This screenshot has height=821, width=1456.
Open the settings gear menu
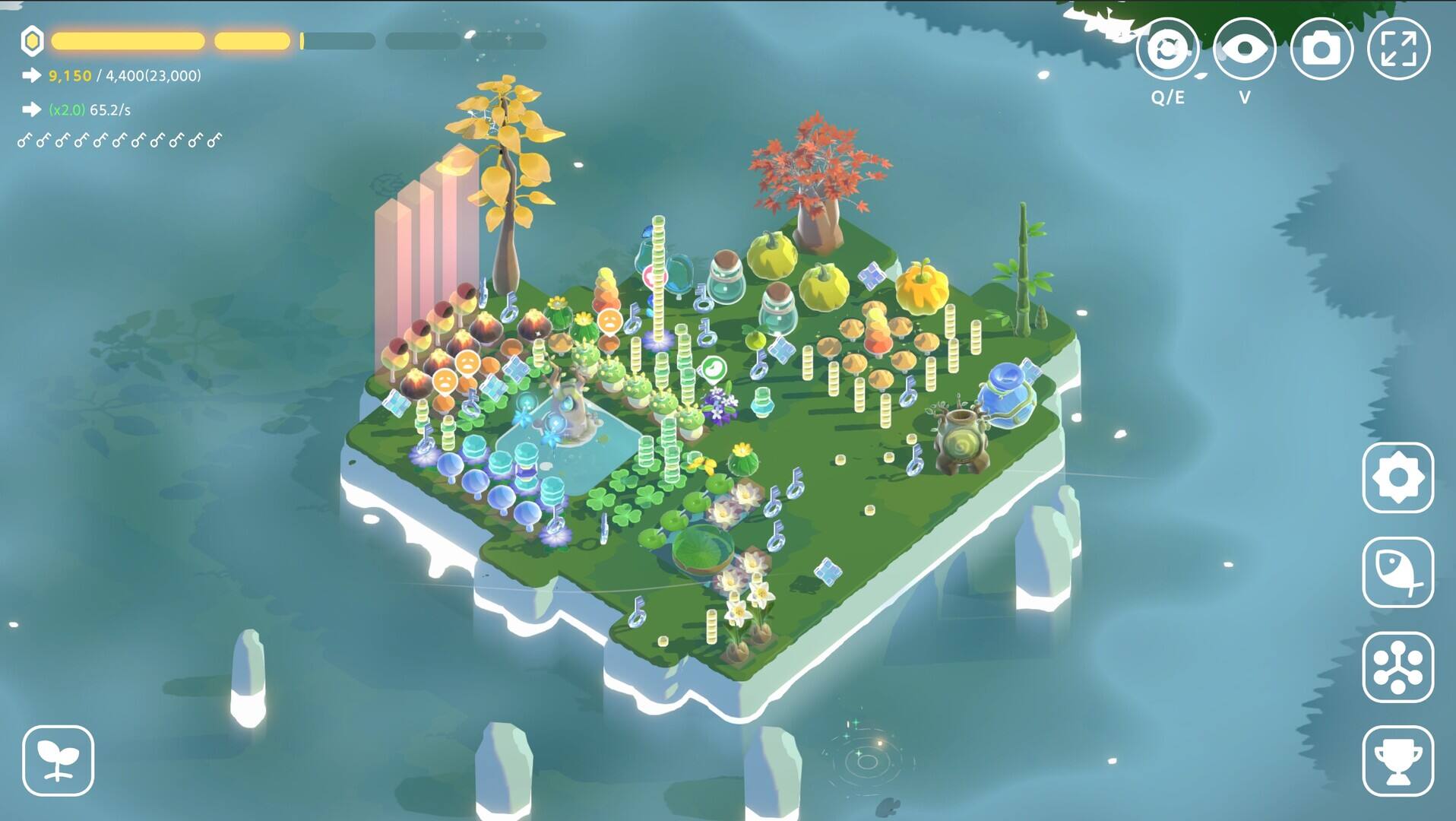pyautogui.click(x=1397, y=477)
